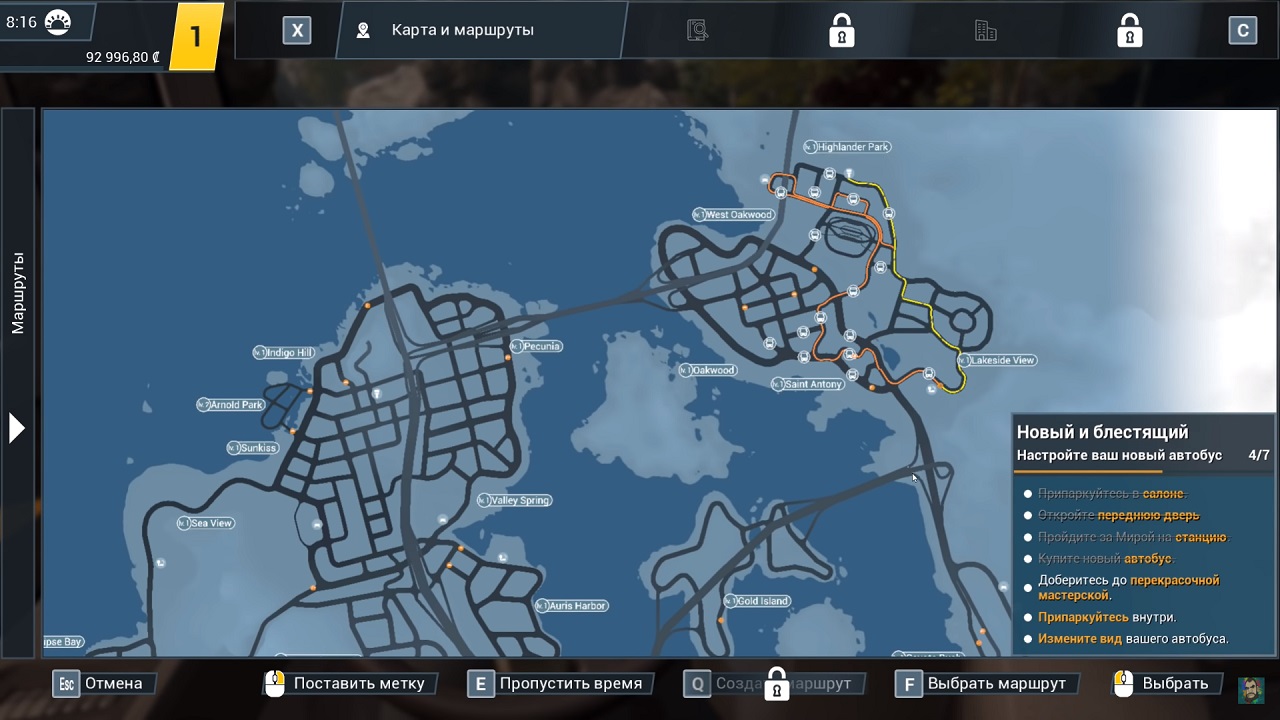
Task: Click the X icon on the top bar
Action: coord(296,30)
